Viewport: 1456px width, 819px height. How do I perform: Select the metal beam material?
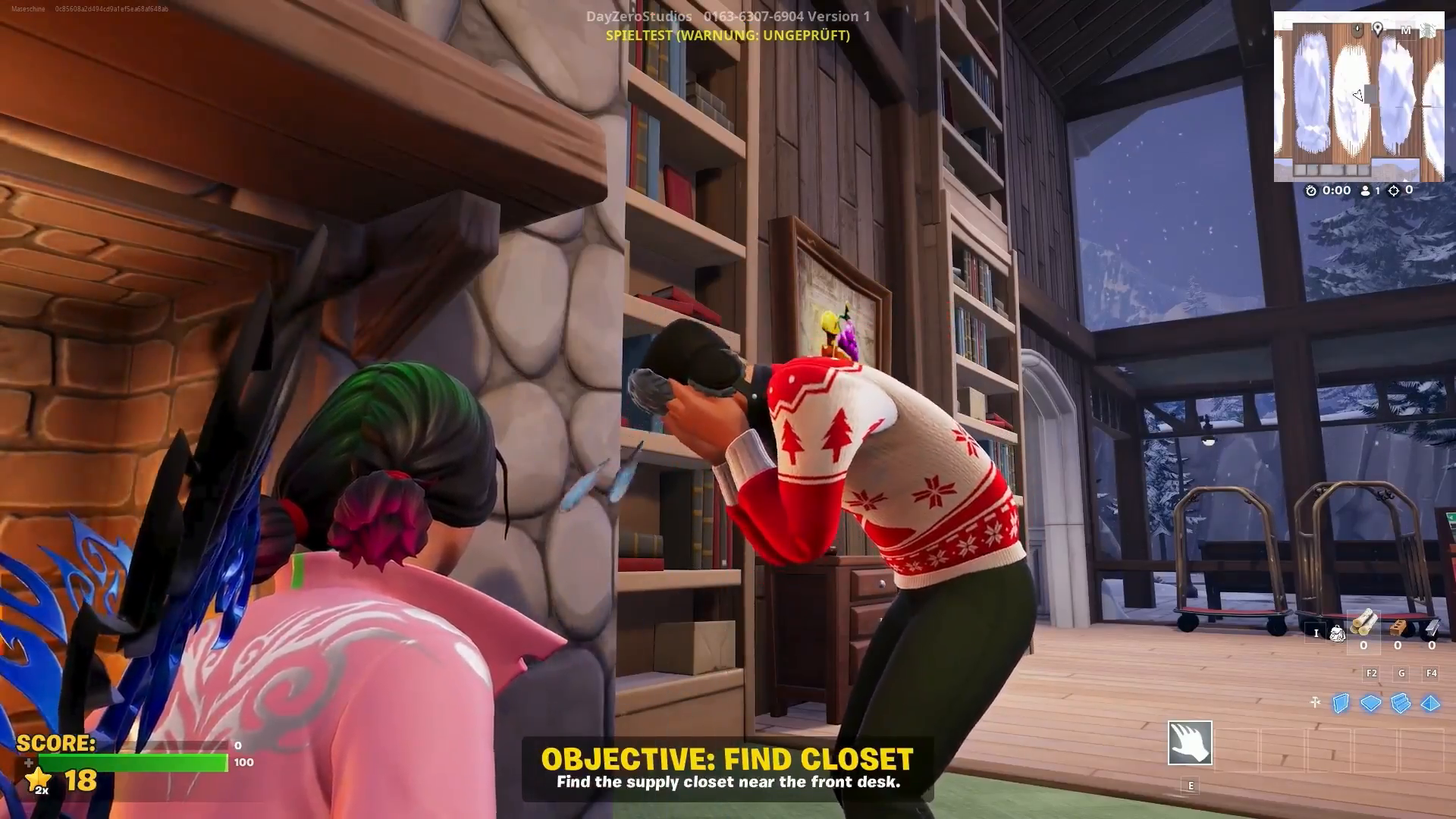(1431, 626)
